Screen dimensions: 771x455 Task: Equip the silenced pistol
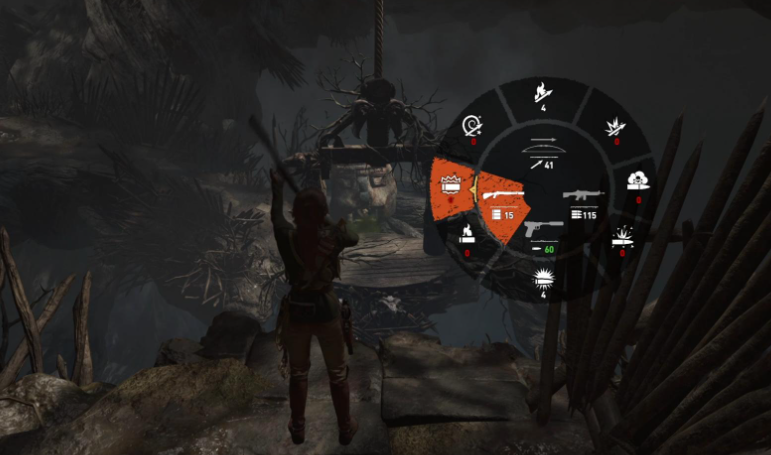[544, 232]
